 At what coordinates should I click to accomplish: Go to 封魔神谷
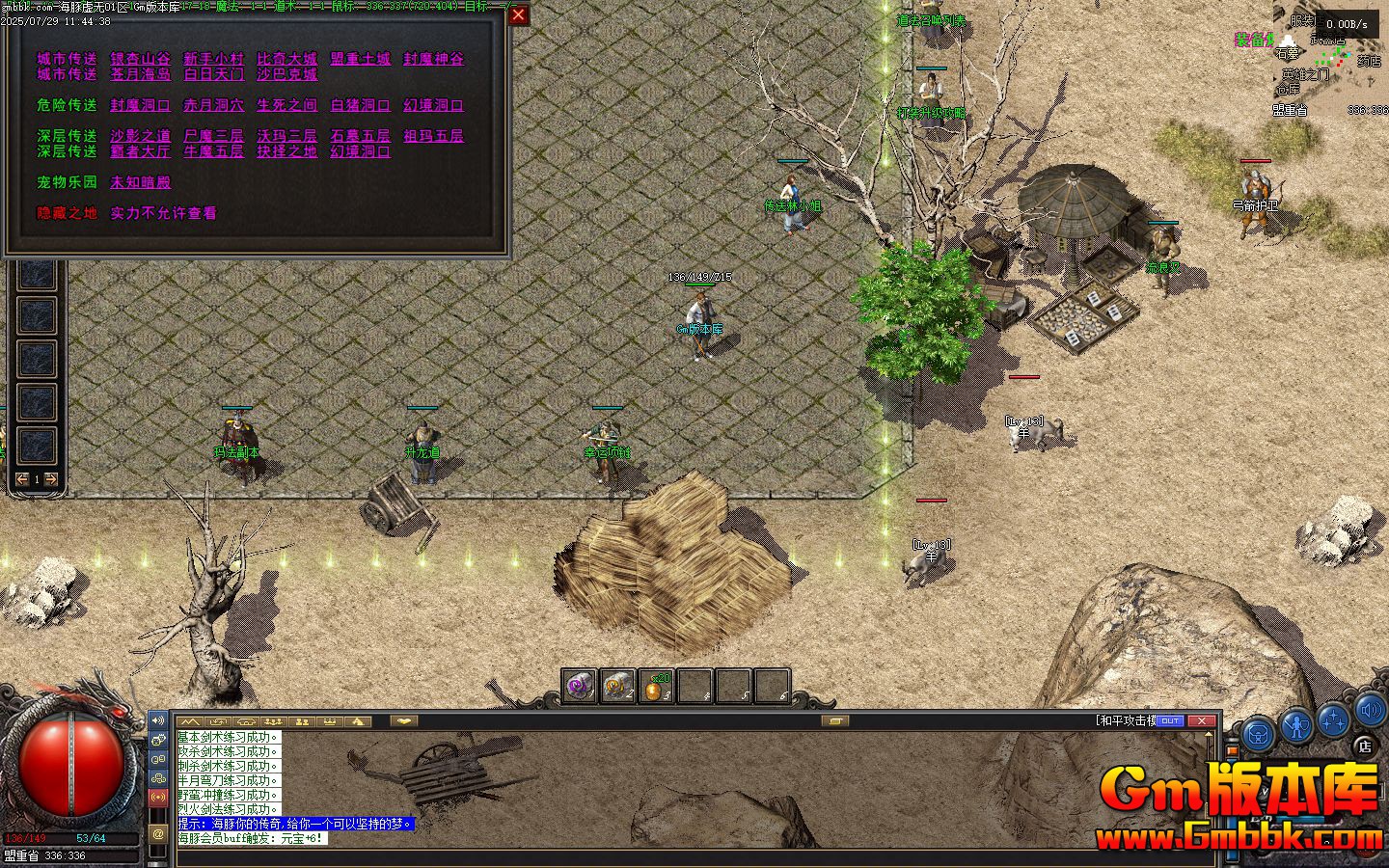coord(433,59)
